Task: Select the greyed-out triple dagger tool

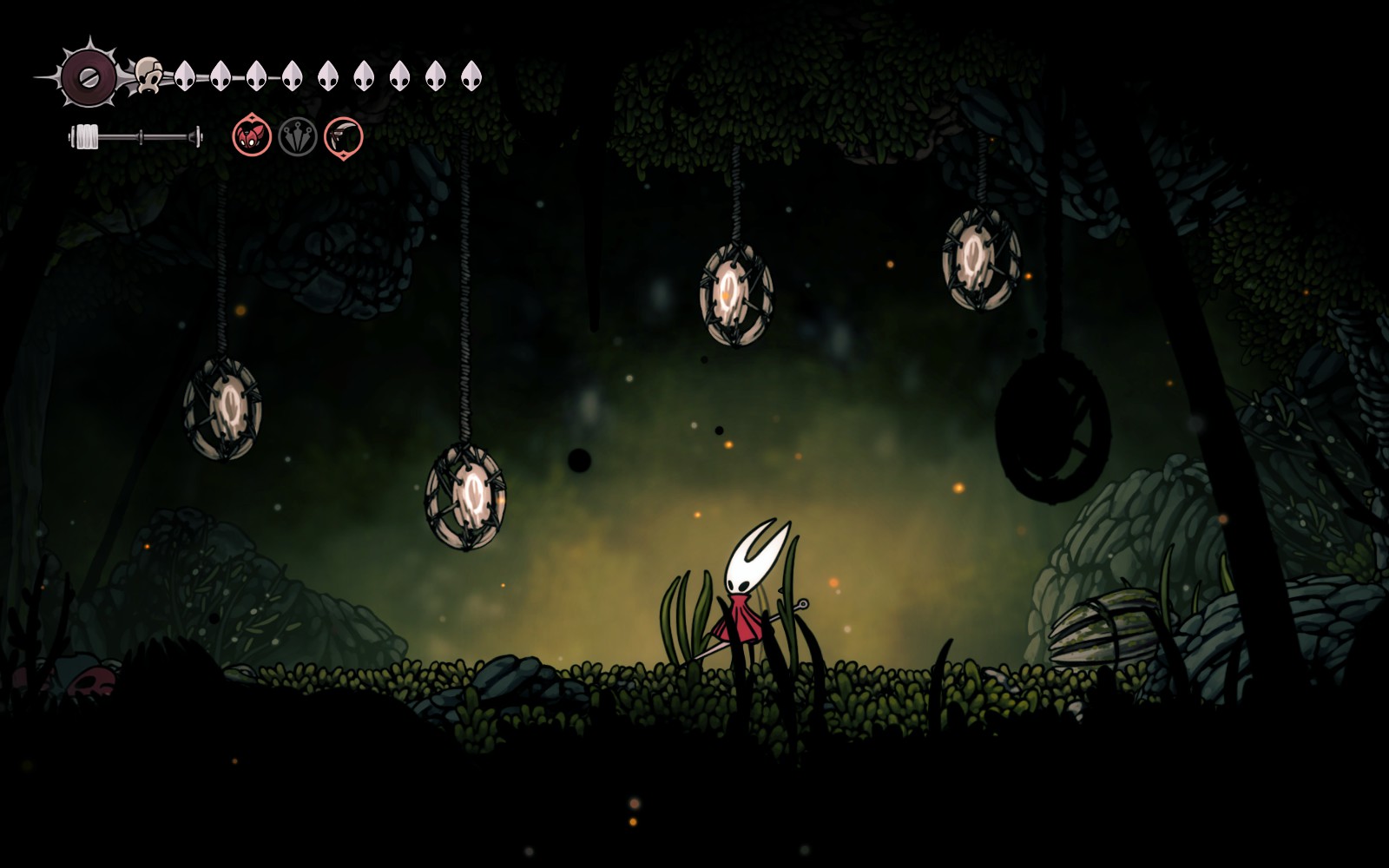Action: point(298,137)
